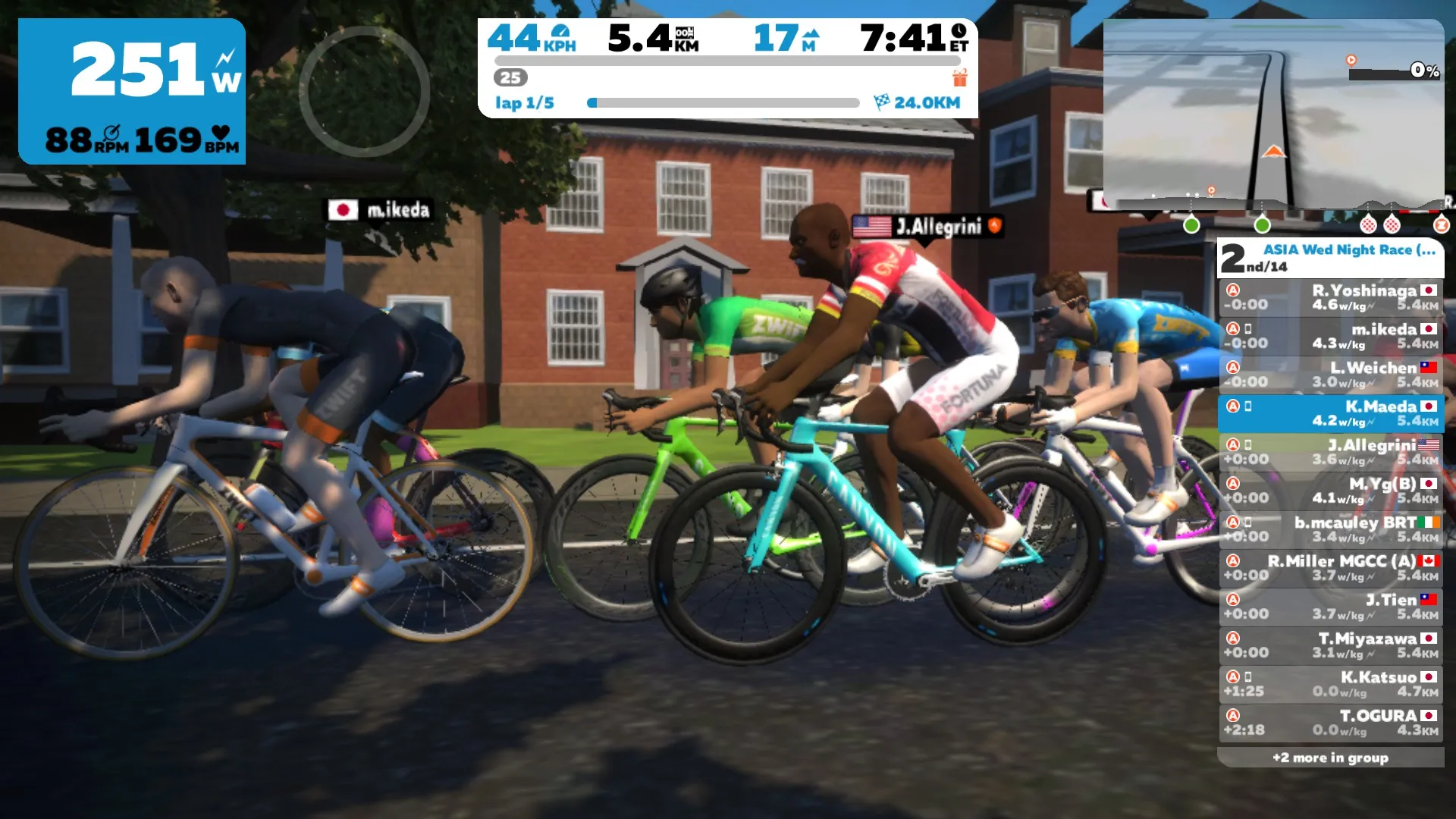The width and height of the screenshot is (1456, 819).
Task: Click the Japanese flag next to m.ikeda
Action: [345, 211]
